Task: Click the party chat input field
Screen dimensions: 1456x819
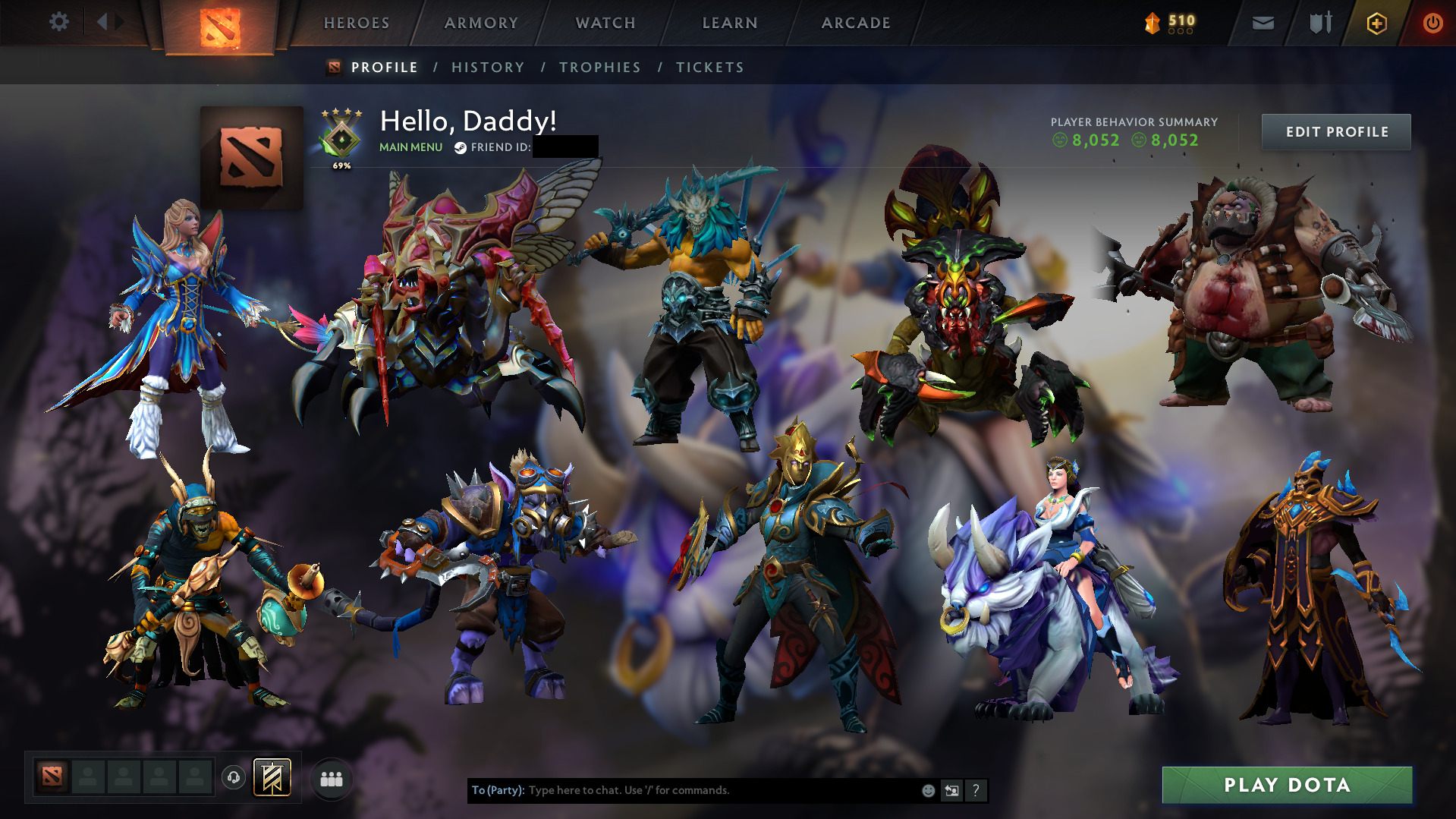Action: click(x=721, y=790)
